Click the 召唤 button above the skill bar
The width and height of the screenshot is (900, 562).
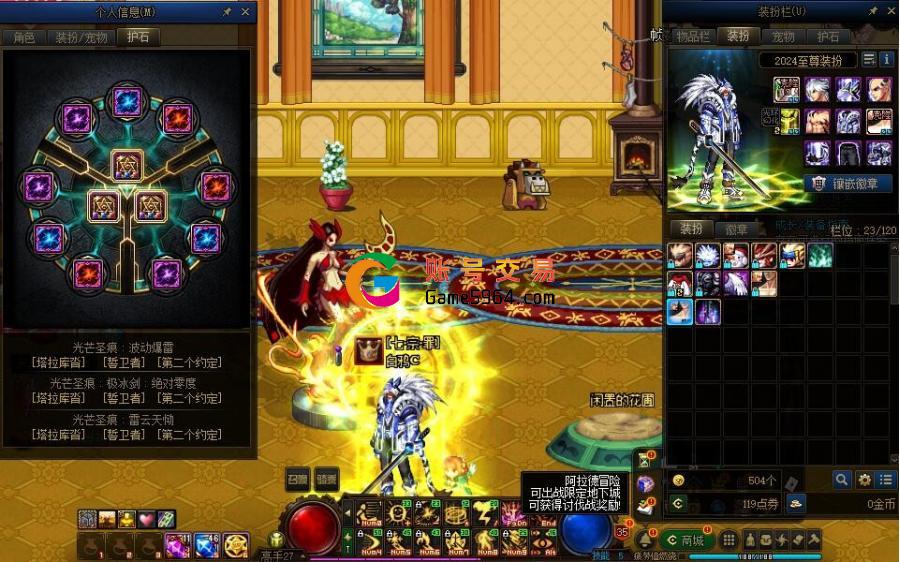tap(298, 478)
